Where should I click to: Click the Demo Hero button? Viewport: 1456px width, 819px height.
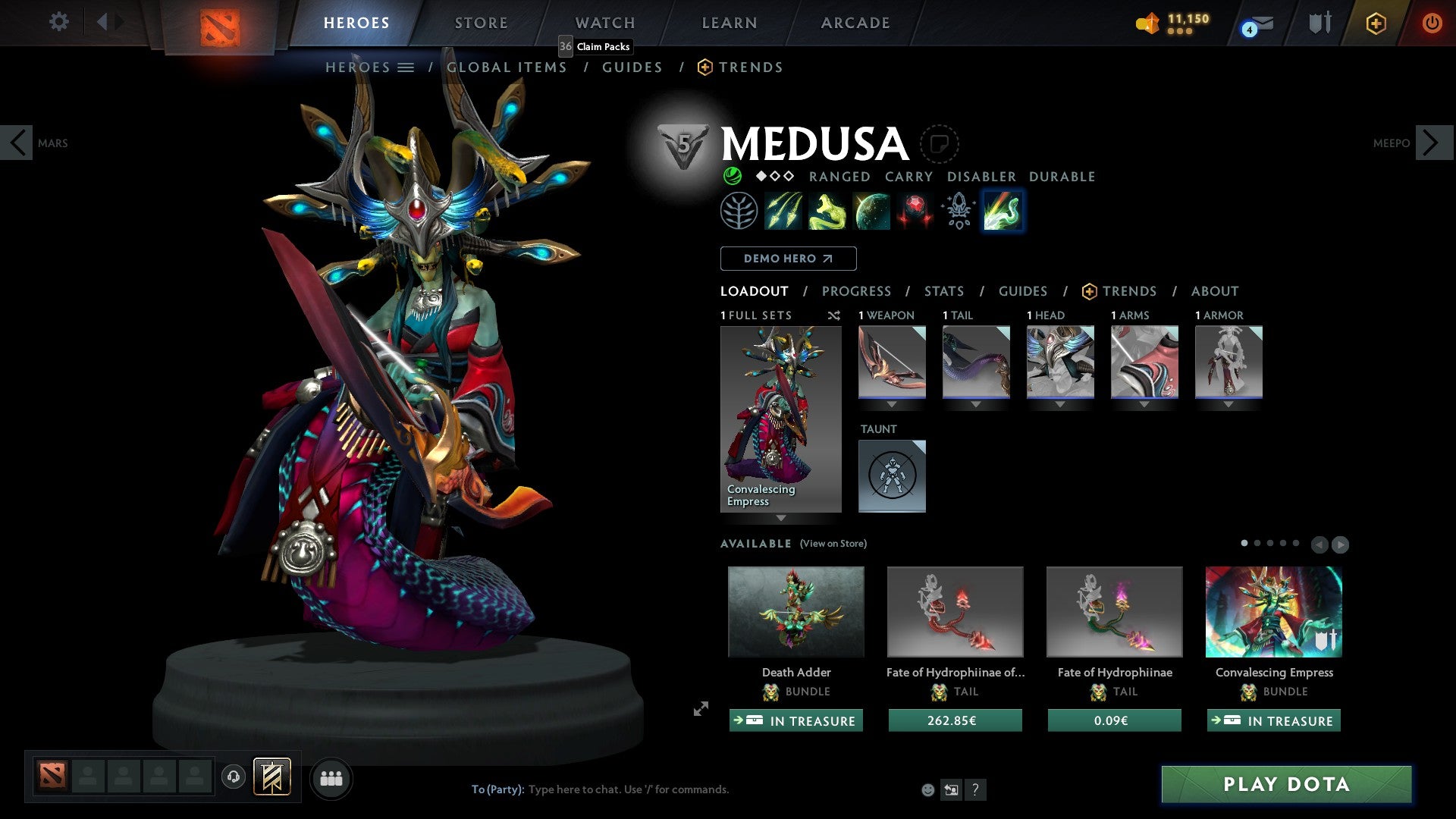coord(788,258)
